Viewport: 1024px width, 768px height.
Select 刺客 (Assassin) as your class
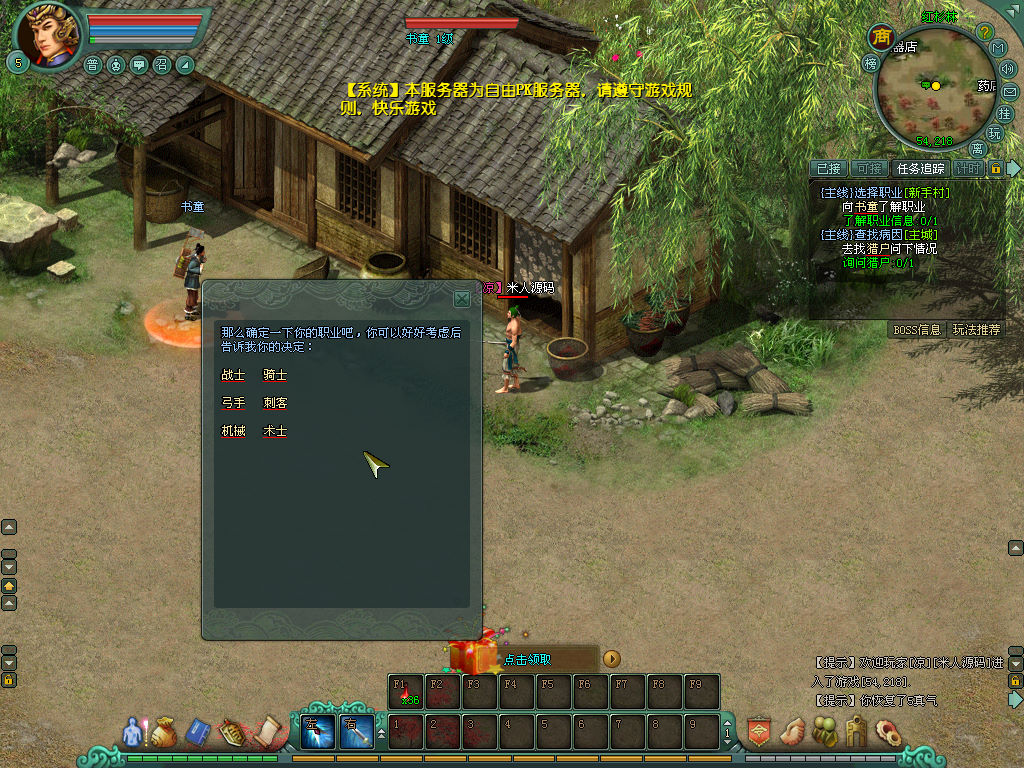pyautogui.click(x=275, y=403)
